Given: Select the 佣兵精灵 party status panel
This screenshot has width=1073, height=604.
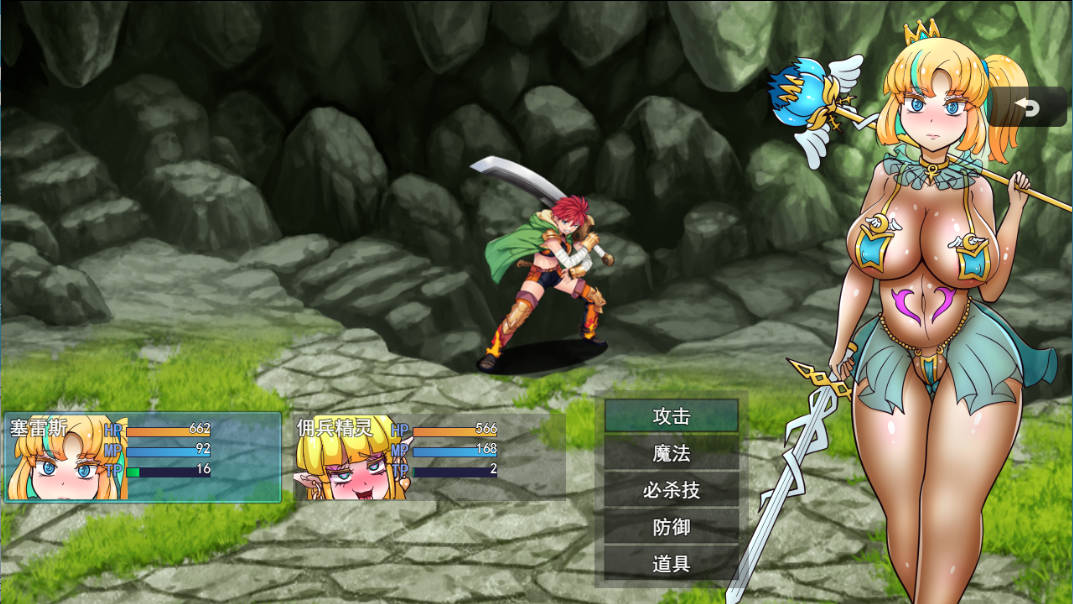Looking at the screenshot, I should point(428,457).
